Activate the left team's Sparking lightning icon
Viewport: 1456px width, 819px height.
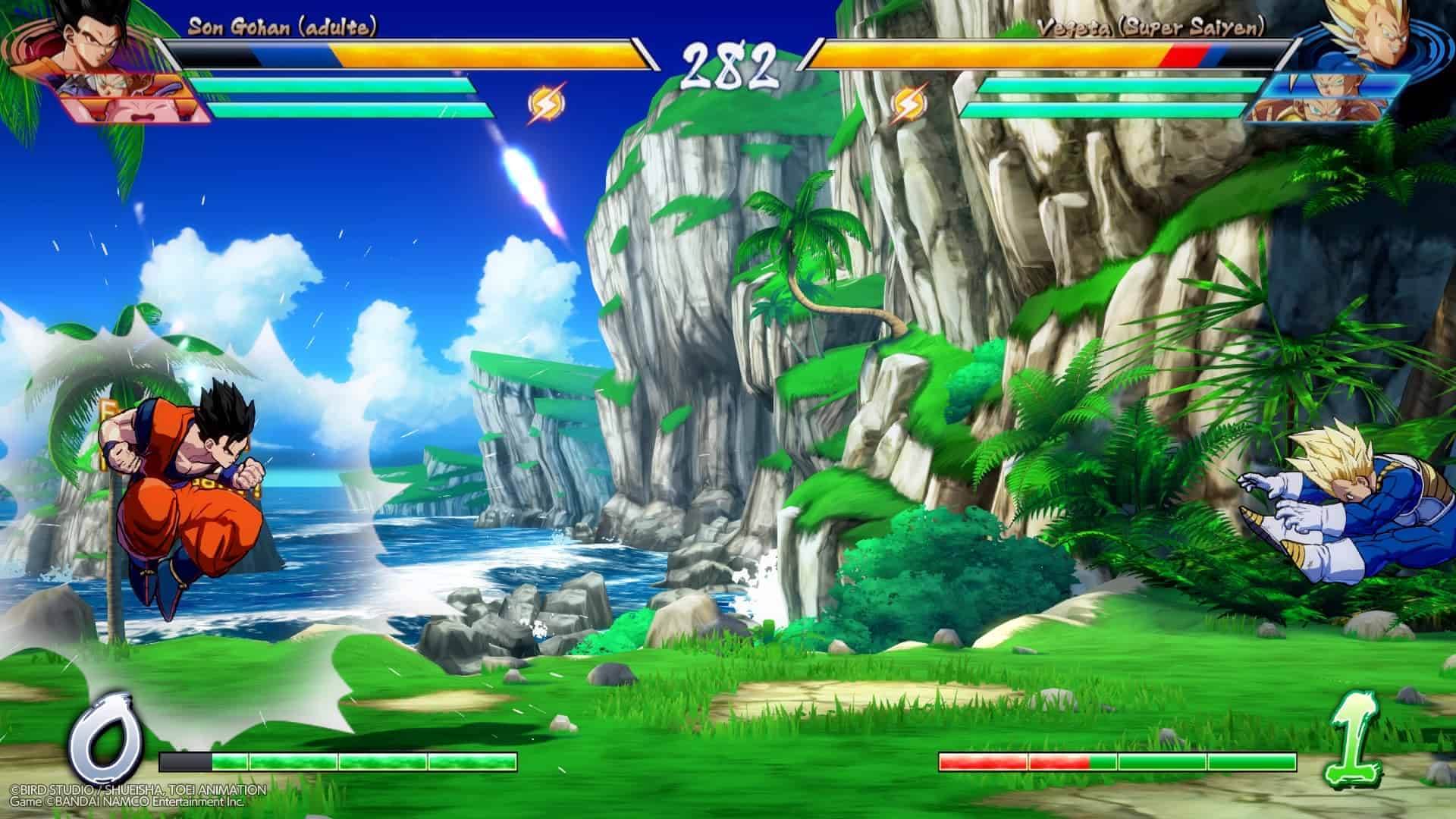click(546, 105)
